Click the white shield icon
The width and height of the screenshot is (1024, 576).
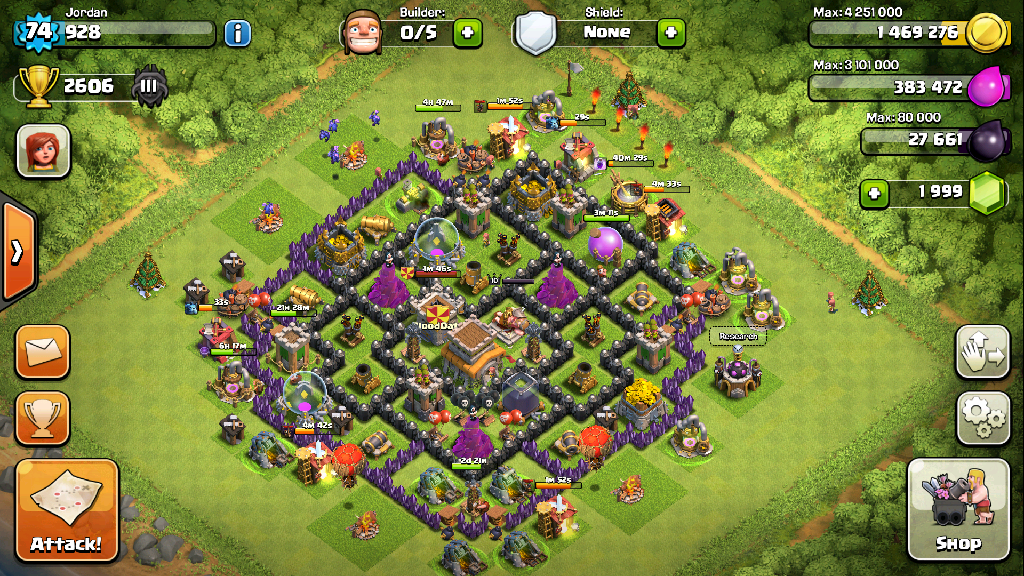[x=535, y=33]
